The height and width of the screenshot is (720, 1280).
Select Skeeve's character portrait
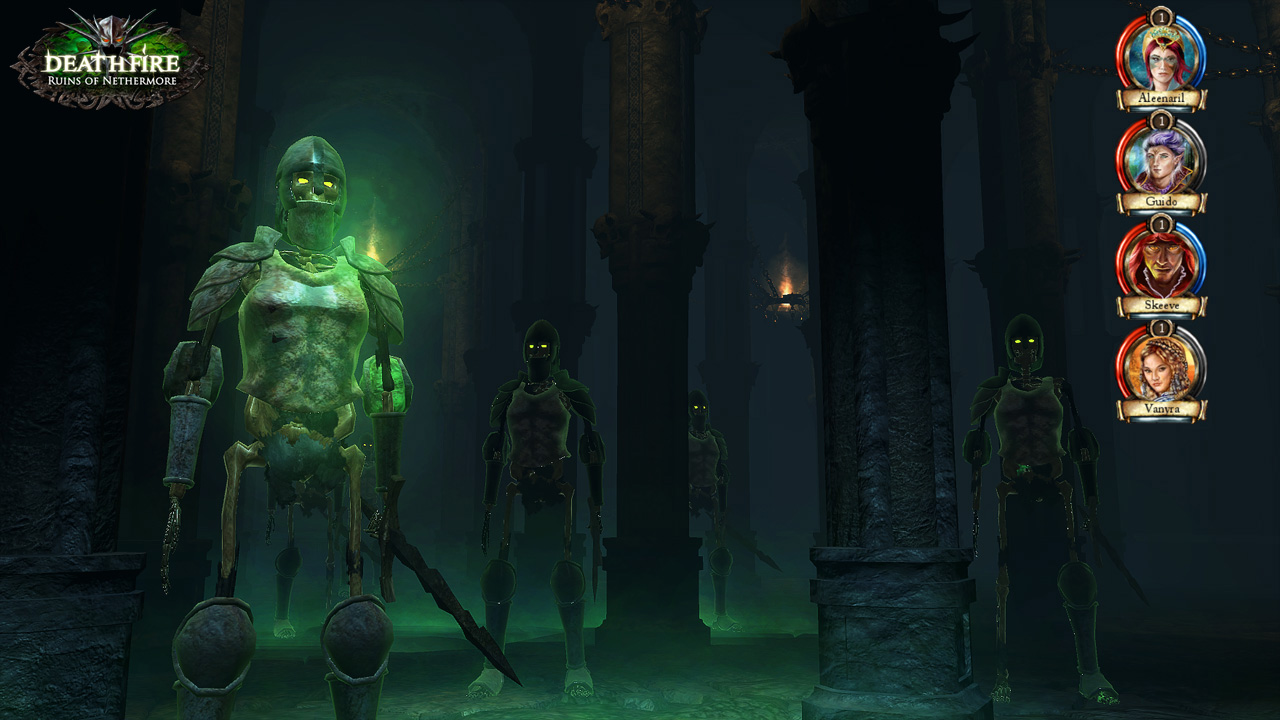pyautogui.click(x=1160, y=262)
